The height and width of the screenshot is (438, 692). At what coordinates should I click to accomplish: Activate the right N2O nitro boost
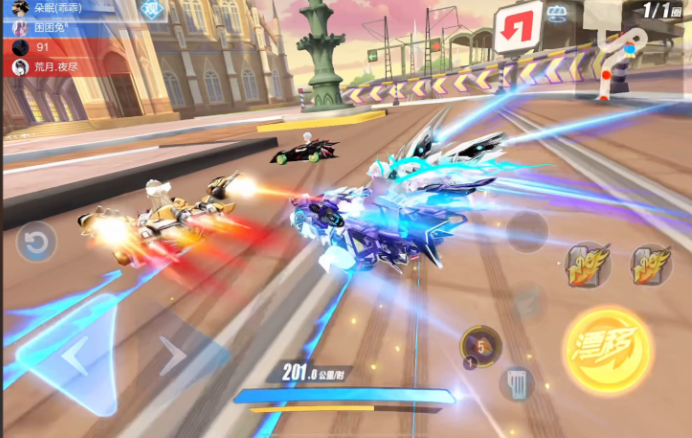pyautogui.click(x=650, y=266)
